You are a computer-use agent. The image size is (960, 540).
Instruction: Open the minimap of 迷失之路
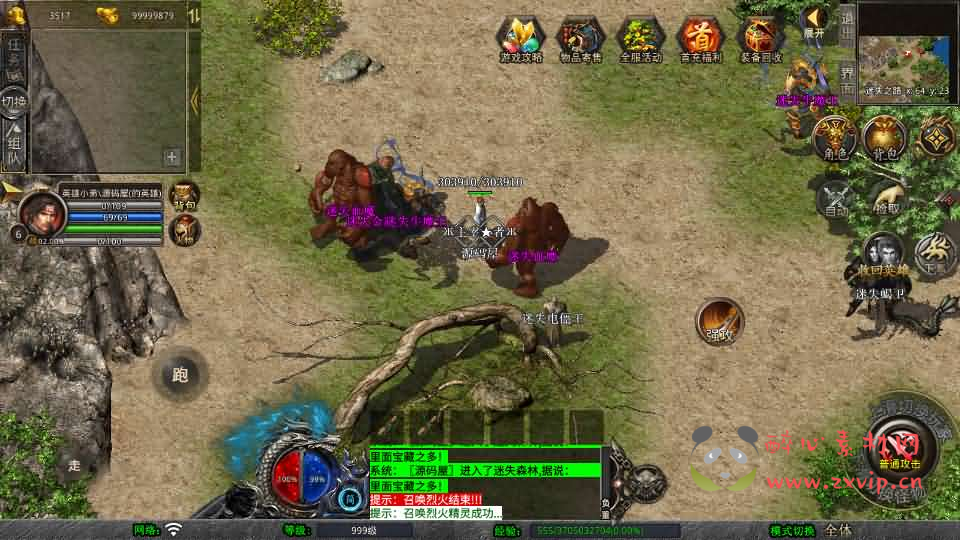click(x=904, y=44)
